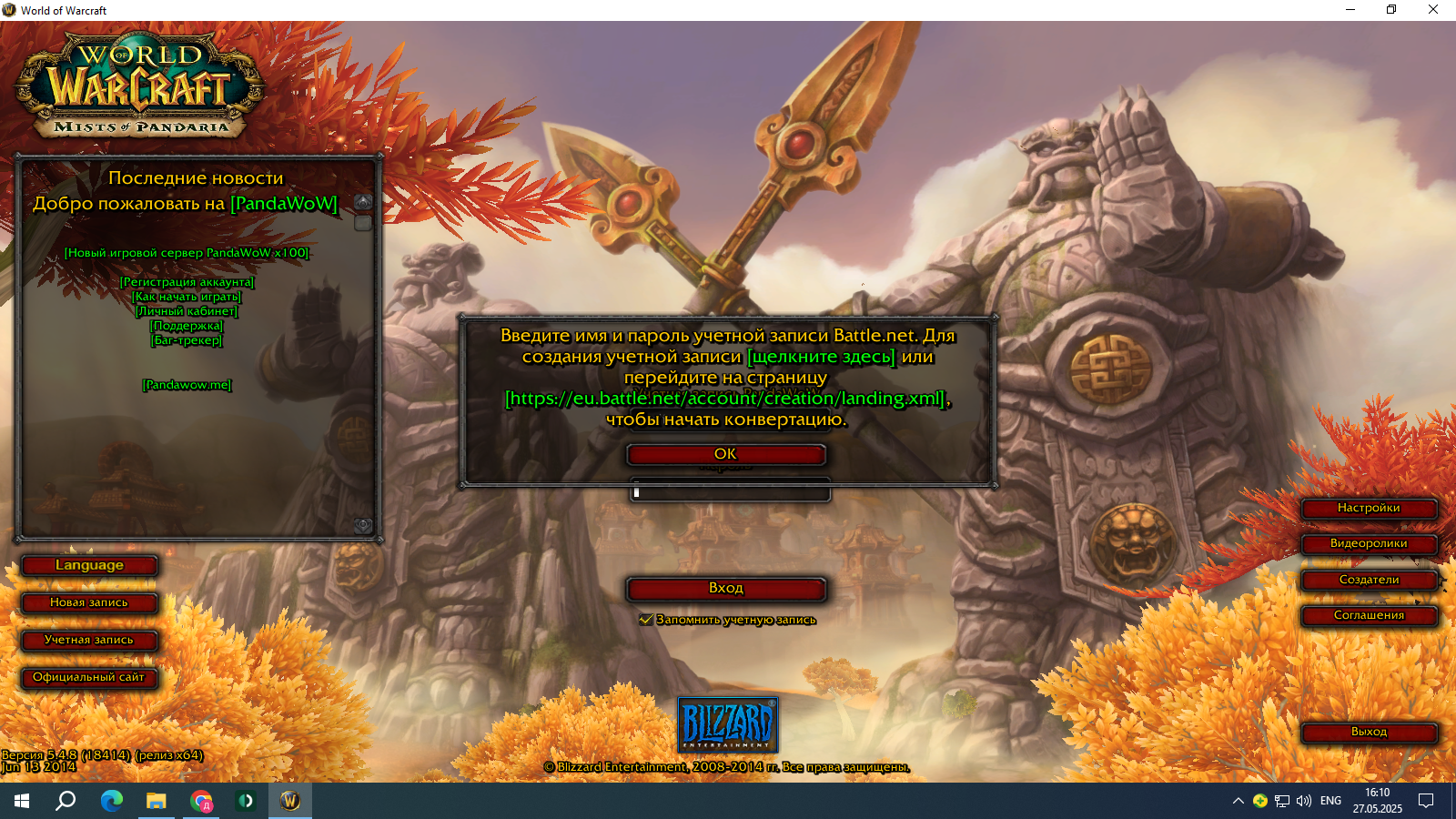Image resolution: width=1456 pixels, height=819 pixels.
Task: Confirm the dialog with the OK button
Action: point(725,454)
